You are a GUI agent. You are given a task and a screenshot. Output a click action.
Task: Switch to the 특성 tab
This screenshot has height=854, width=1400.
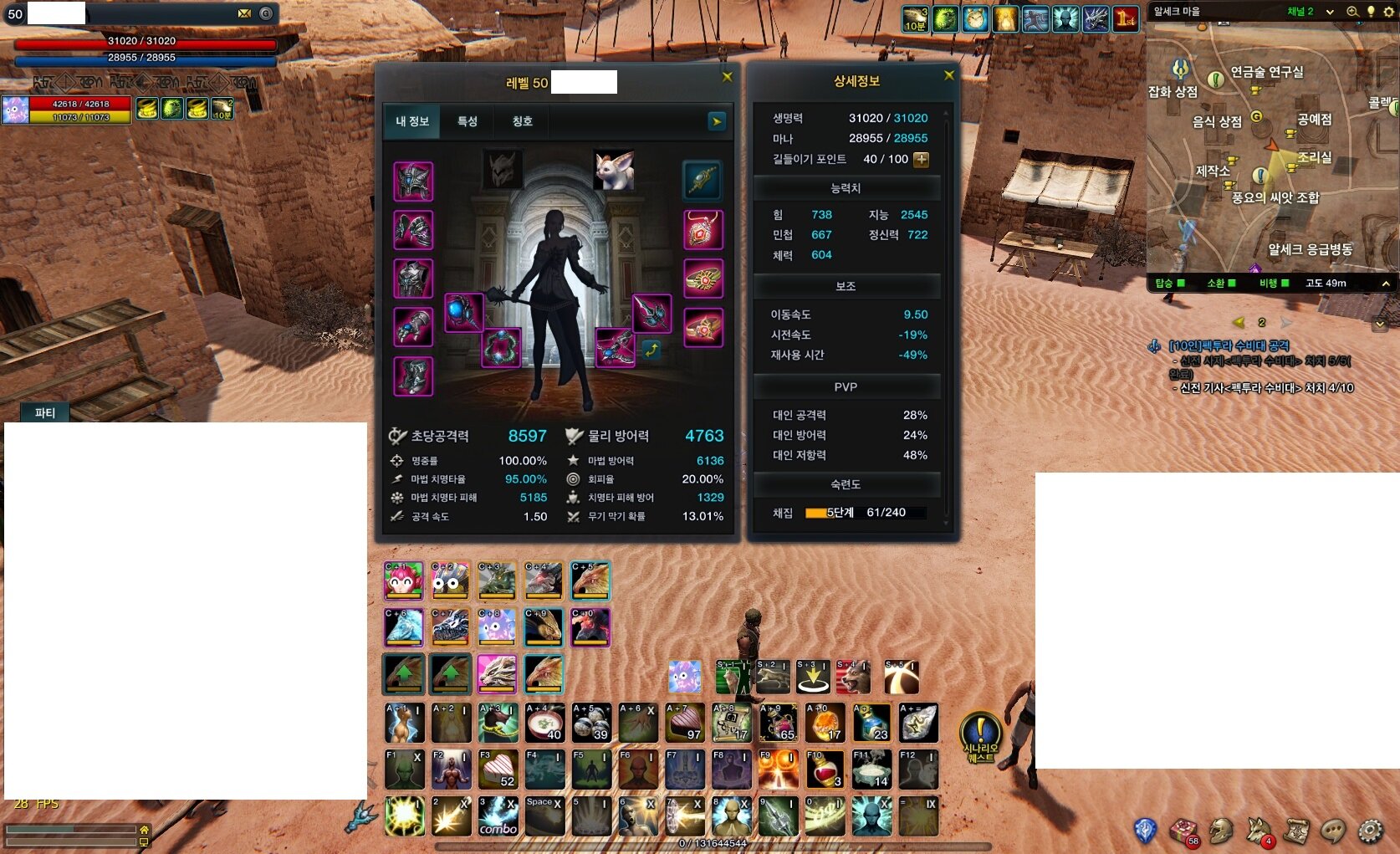[468, 121]
